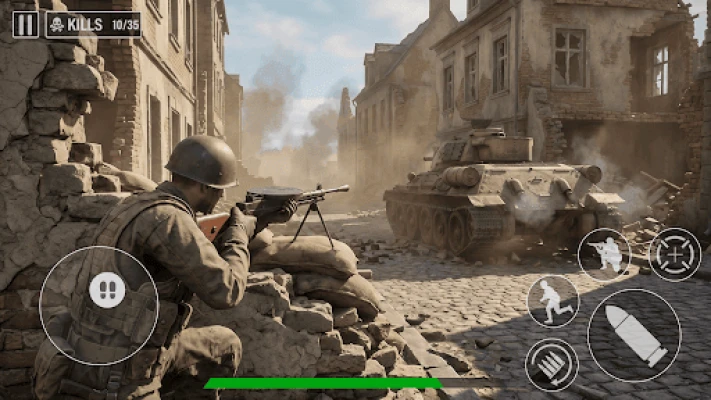Fire the weapon using the bullet button
711x400 pixels.
(x=634, y=335)
